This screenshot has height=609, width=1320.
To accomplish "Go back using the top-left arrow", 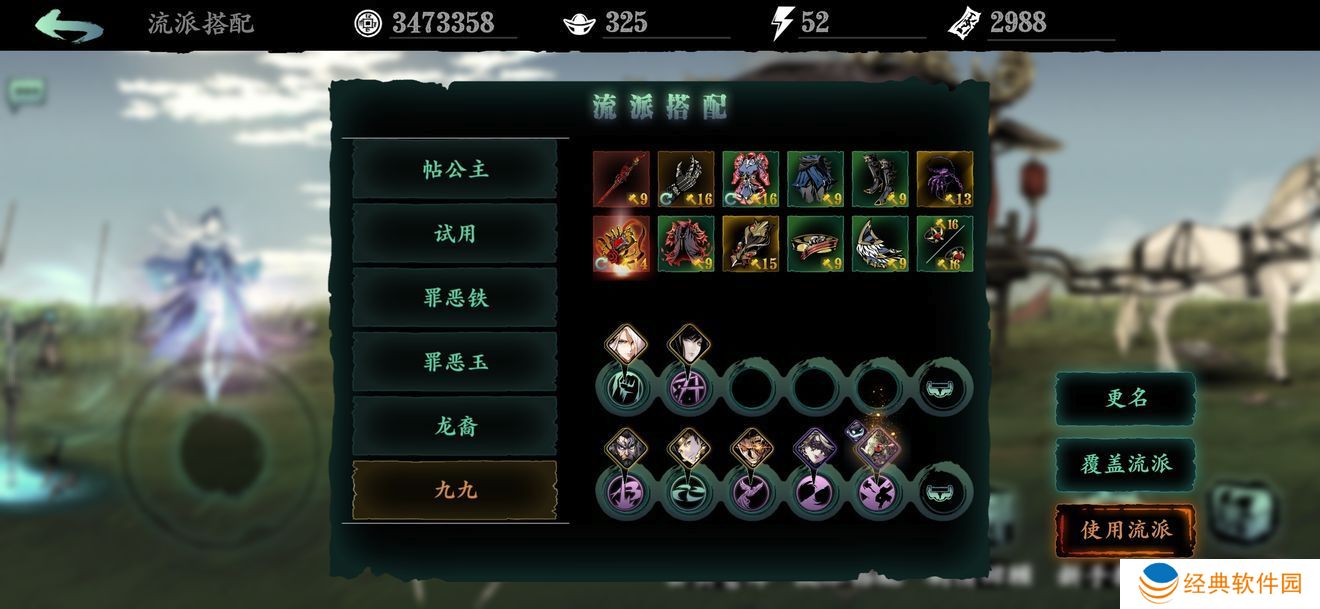I will coord(68,24).
